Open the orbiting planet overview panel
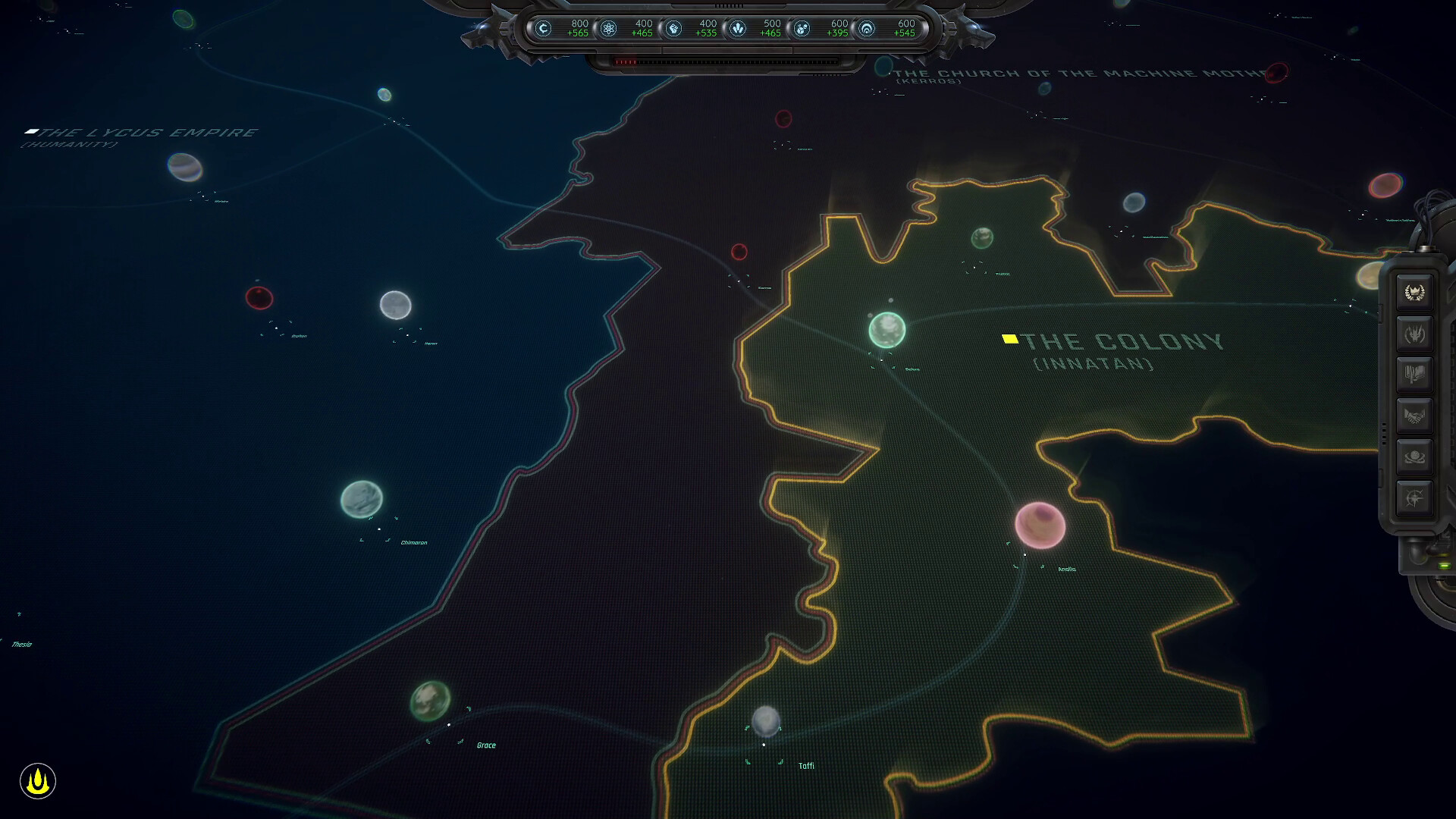Screen dimensions: 1456x819 [x=1414, y=457]
